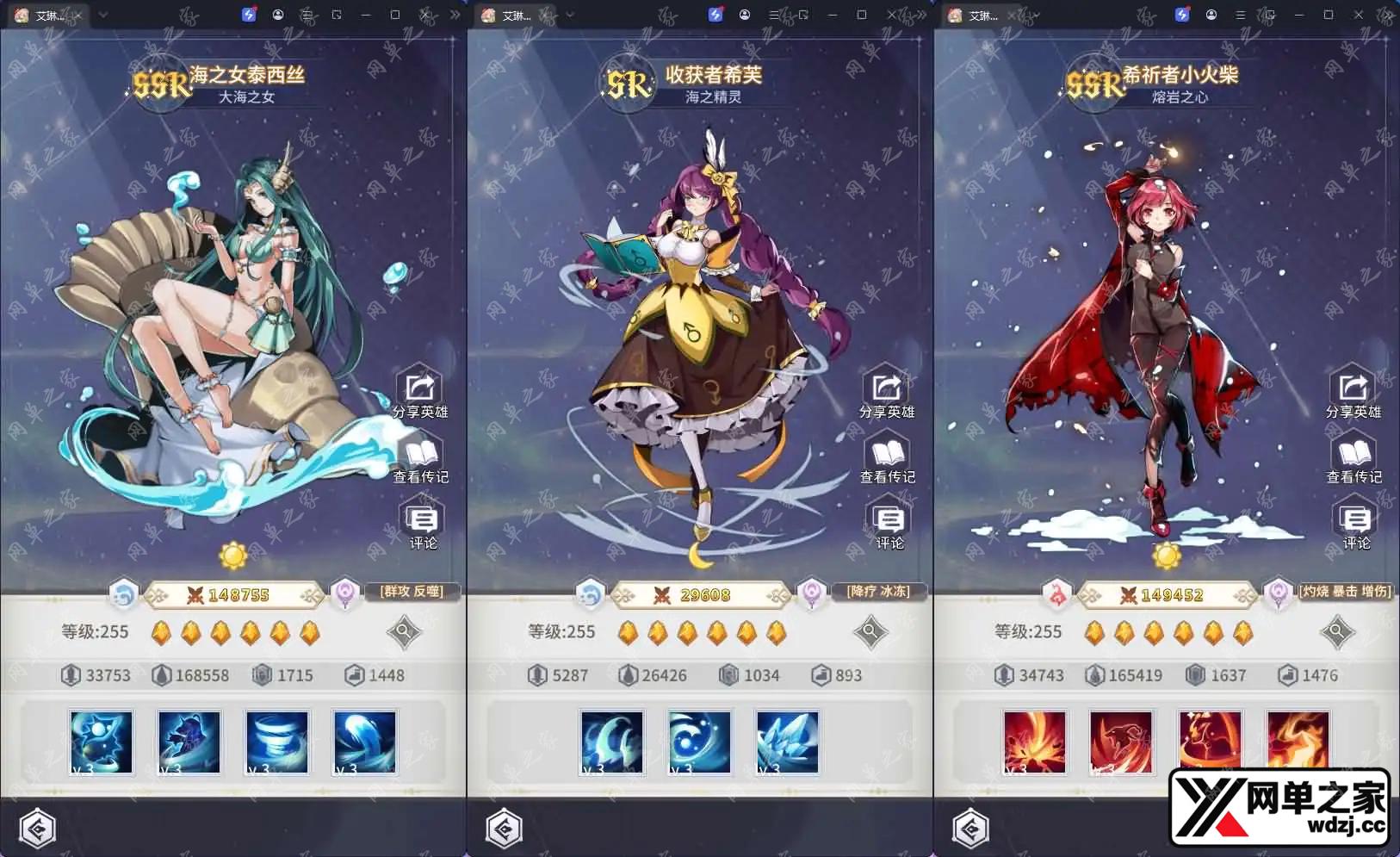Select 收获者希芙's ice crystal skill

[787, 742]
